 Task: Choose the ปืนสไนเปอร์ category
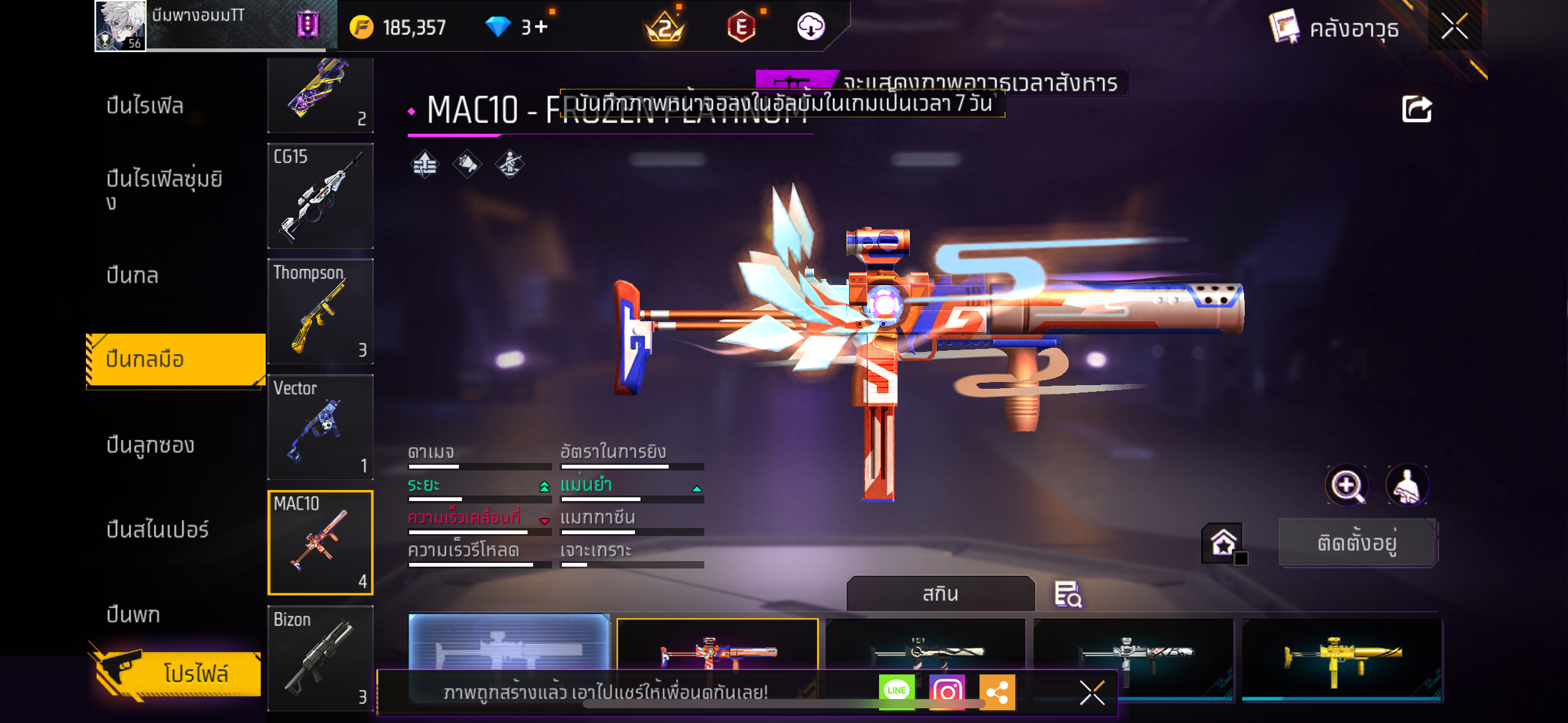coord(158,529)
